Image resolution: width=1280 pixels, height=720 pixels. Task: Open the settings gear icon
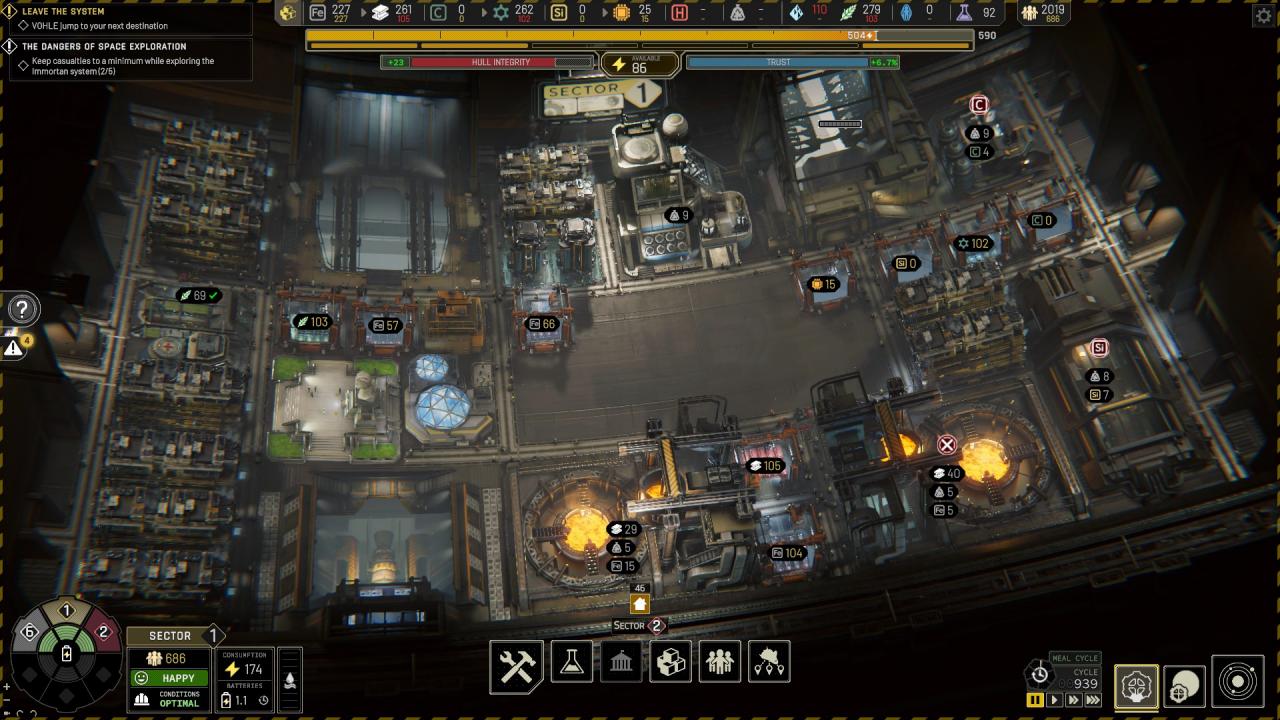pos(1263,15)
